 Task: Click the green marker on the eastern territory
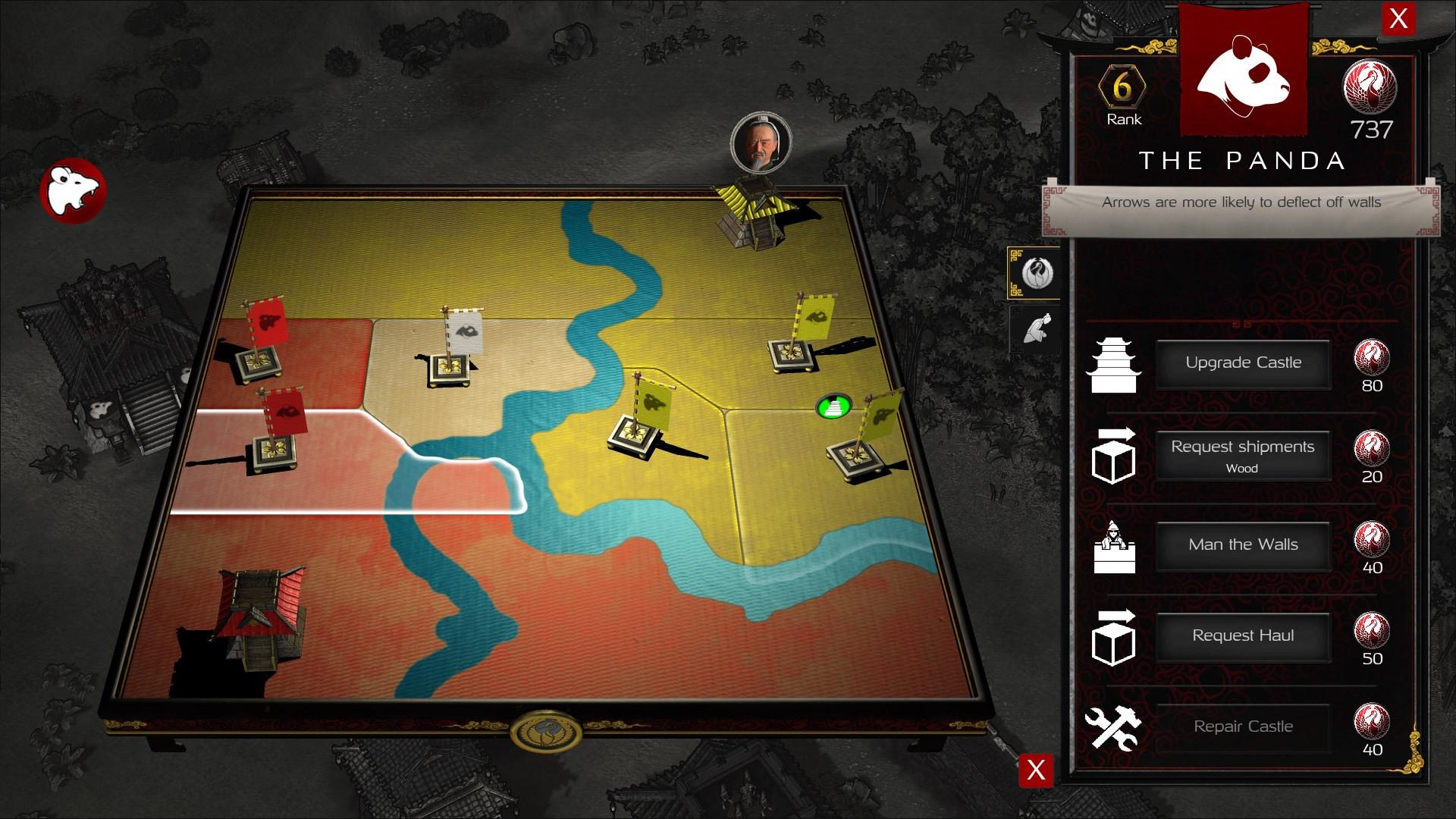coord(833,406)
